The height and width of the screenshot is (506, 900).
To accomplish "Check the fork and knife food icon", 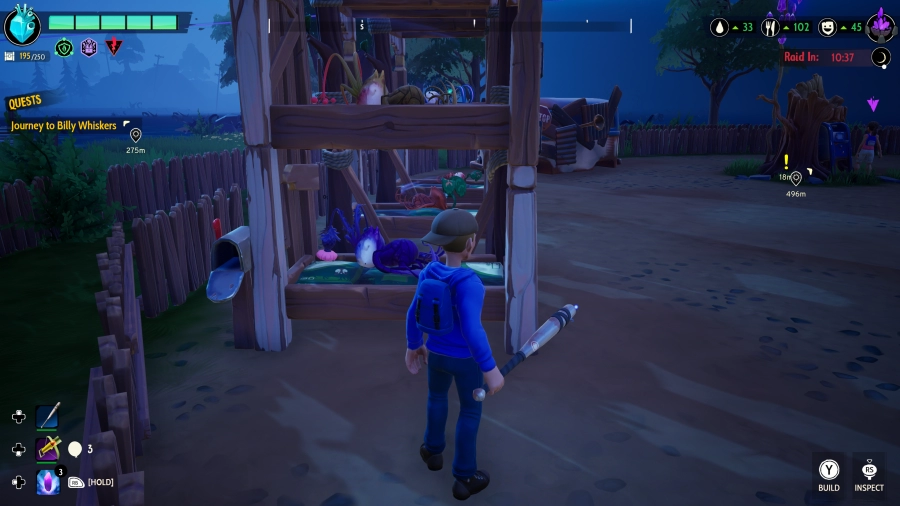I will 771,27.
